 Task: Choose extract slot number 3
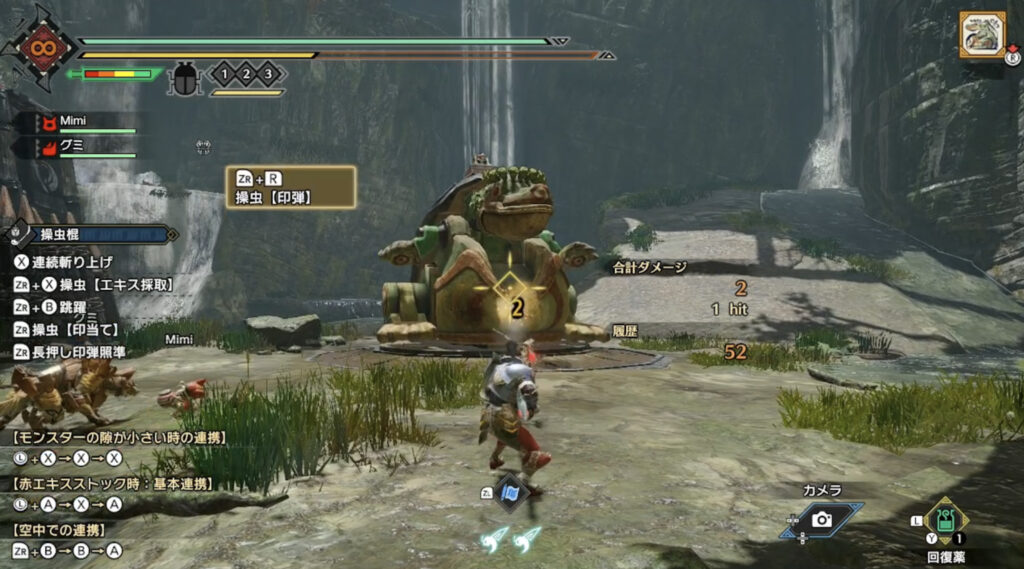tap(267, 74)
